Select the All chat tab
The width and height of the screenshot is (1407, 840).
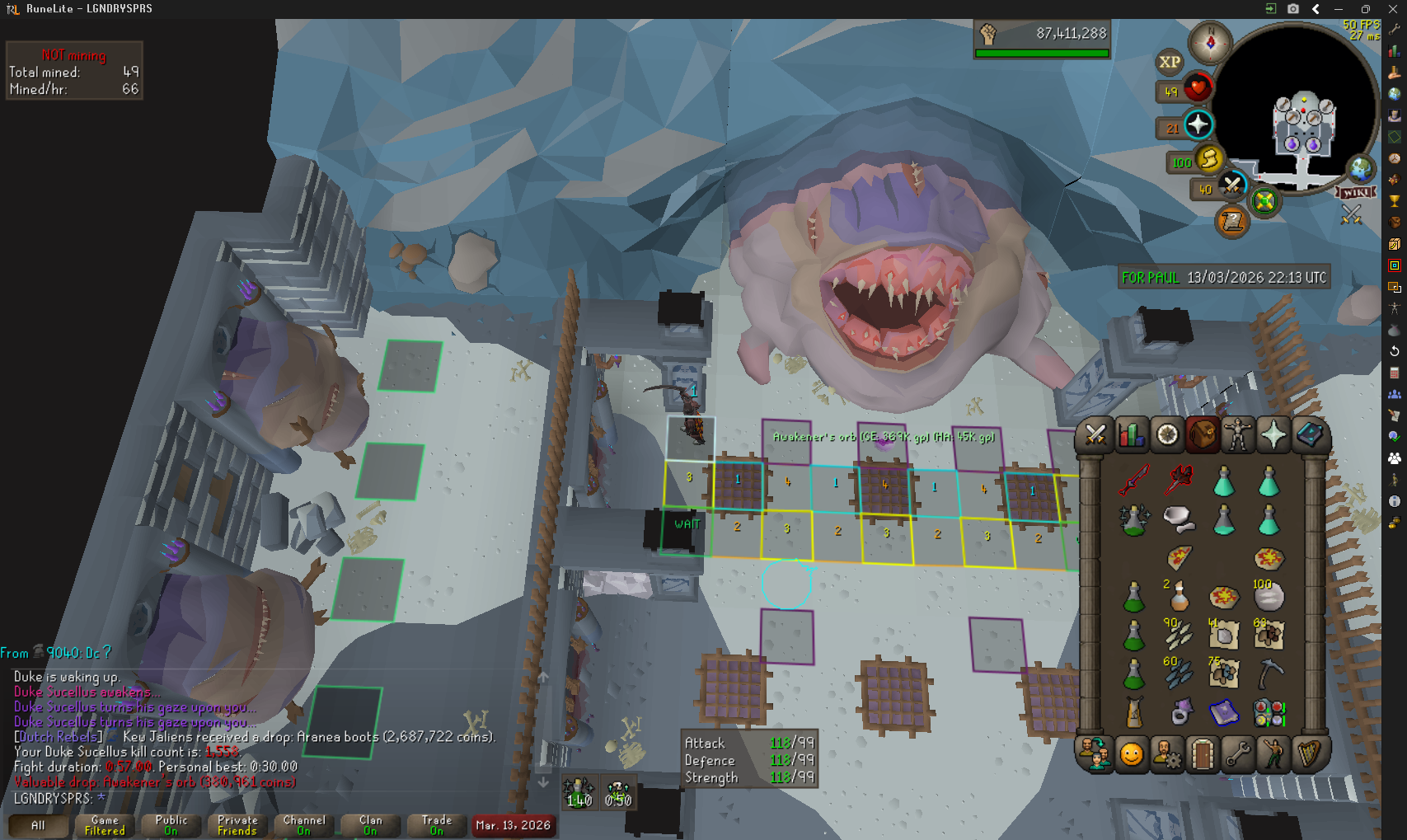coord(38,825)
